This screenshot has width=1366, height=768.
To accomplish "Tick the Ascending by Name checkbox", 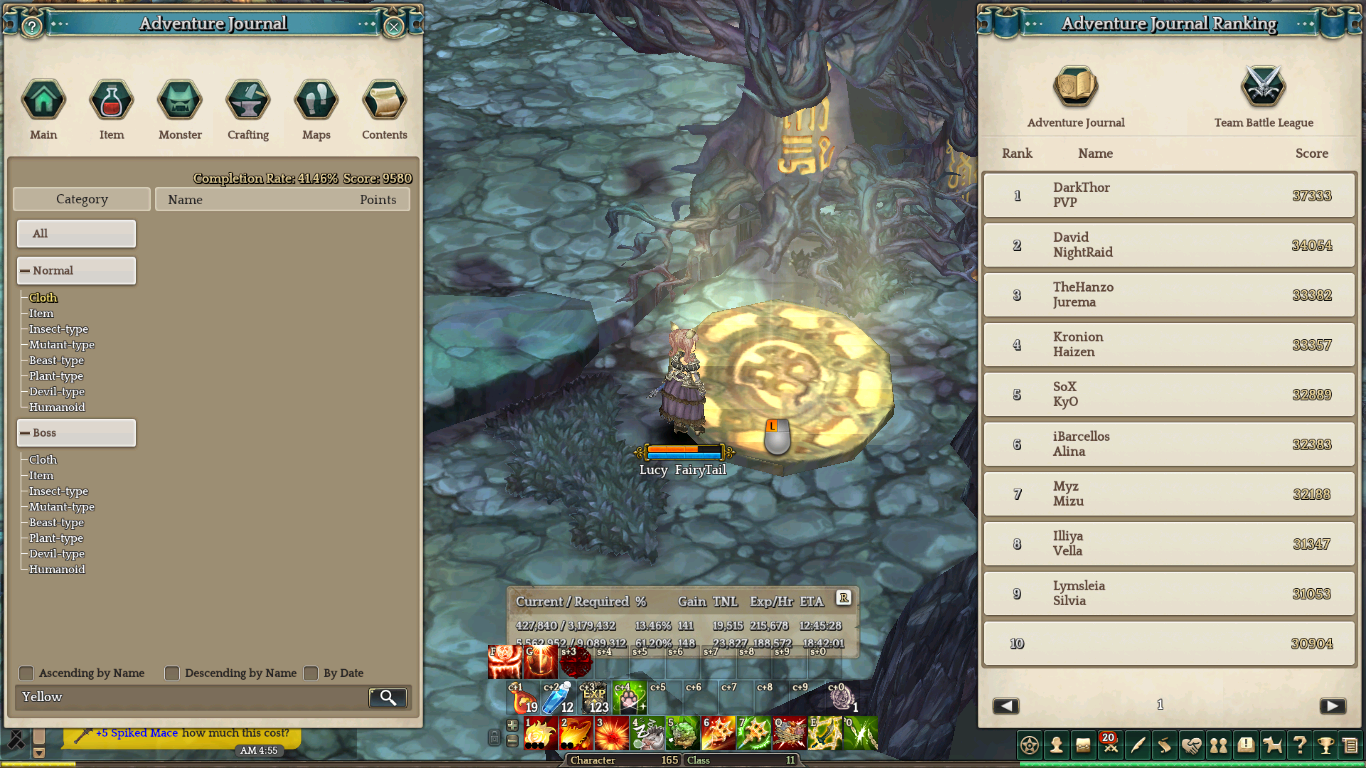I will click(27, 673).
